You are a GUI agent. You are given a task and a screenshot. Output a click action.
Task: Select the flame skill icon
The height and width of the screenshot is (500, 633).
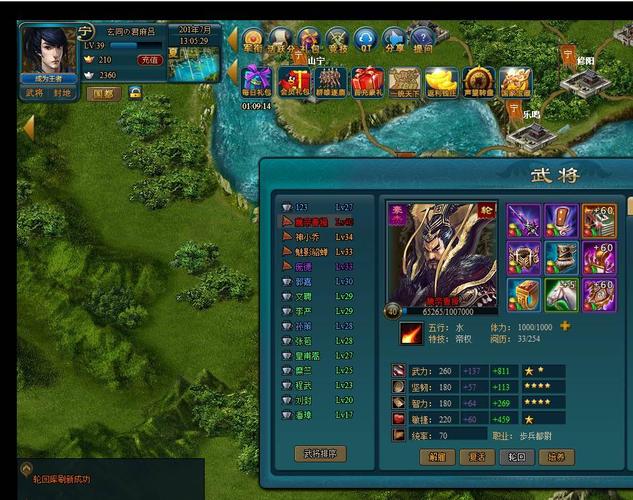[x=410, y=333]
